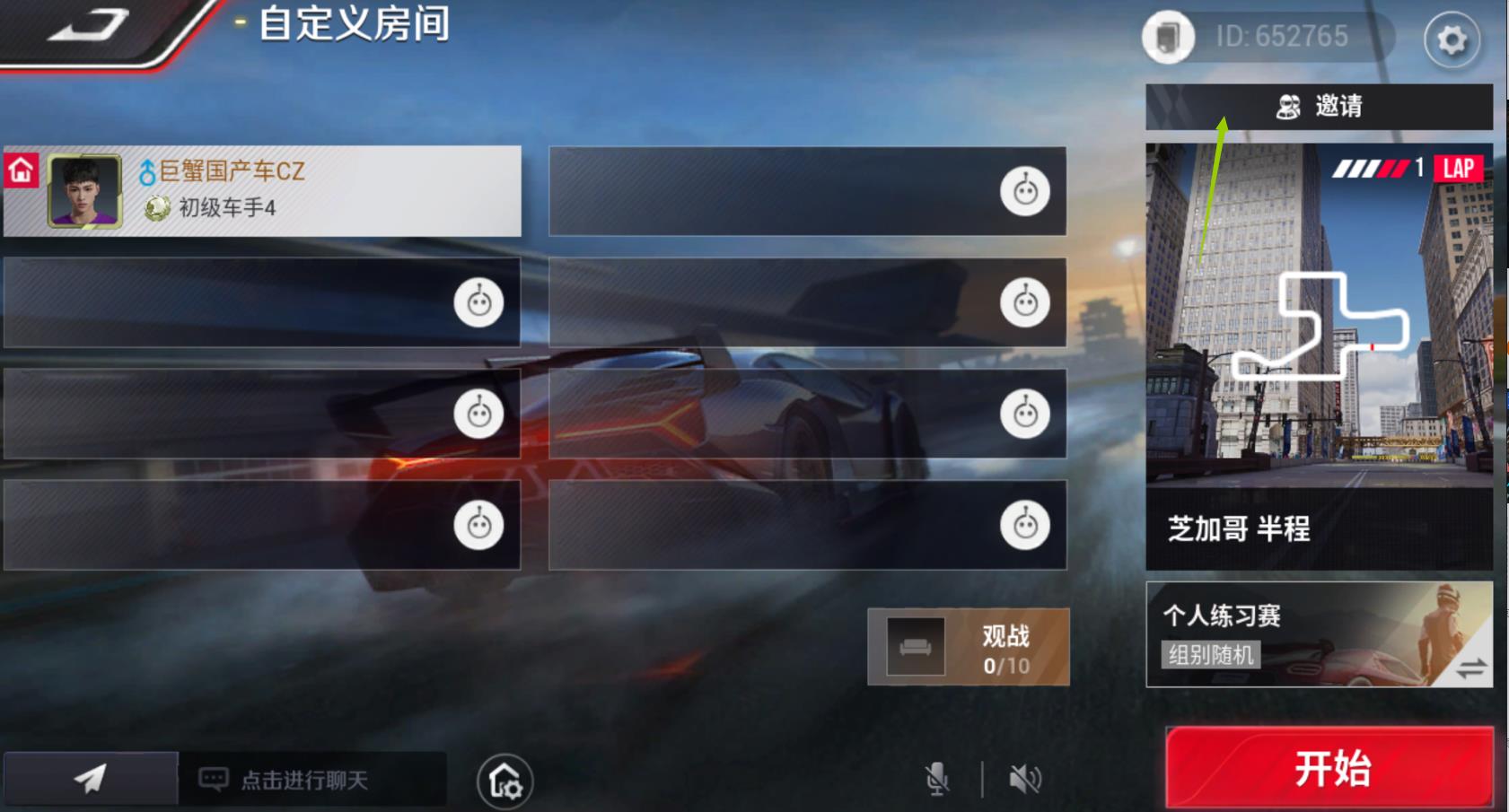Tap the robot icon in the top-right empty slot
Viewport: 1509px width, 812px height.
point(1023,190)
